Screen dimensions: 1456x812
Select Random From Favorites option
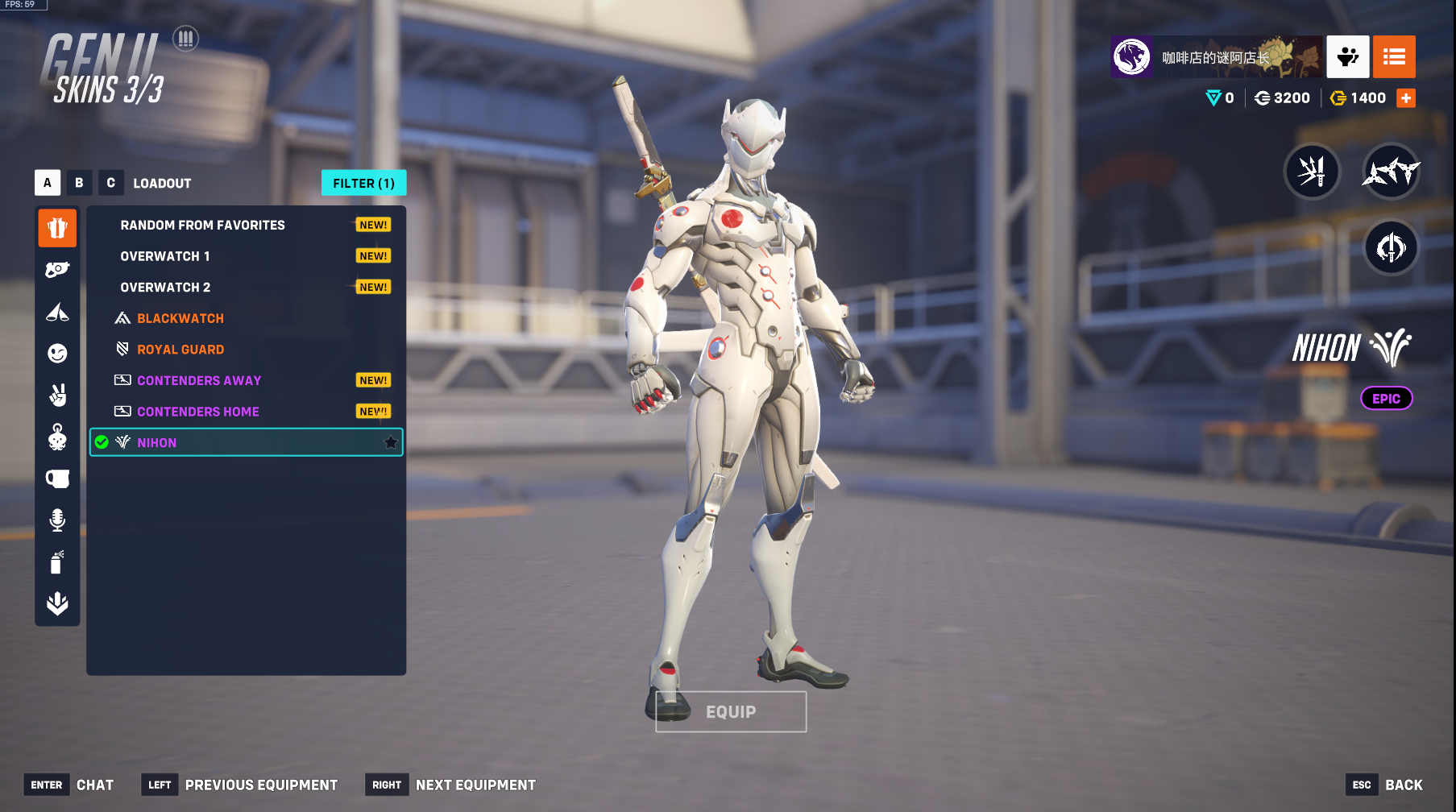[x=202, y=226]
